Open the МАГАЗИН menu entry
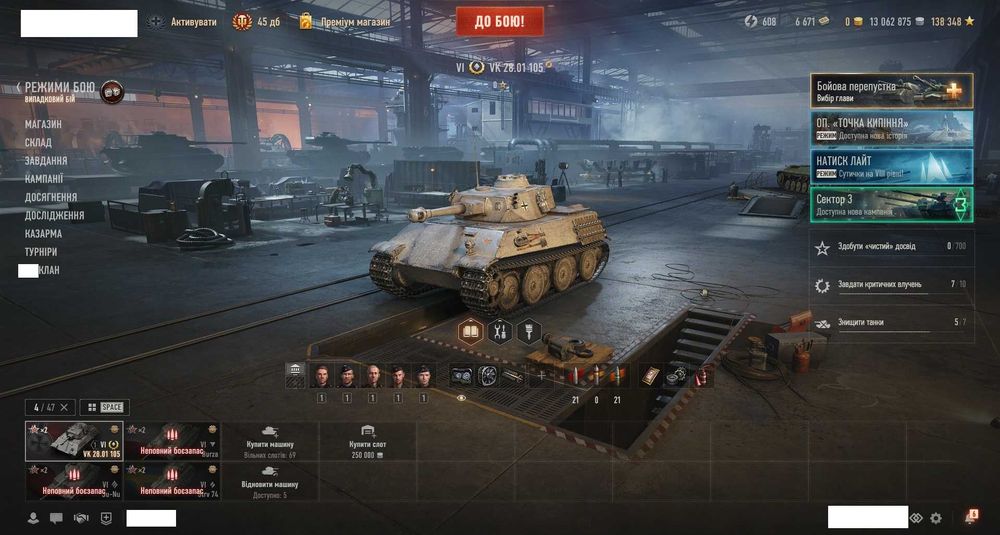 [x=43, y=124]
